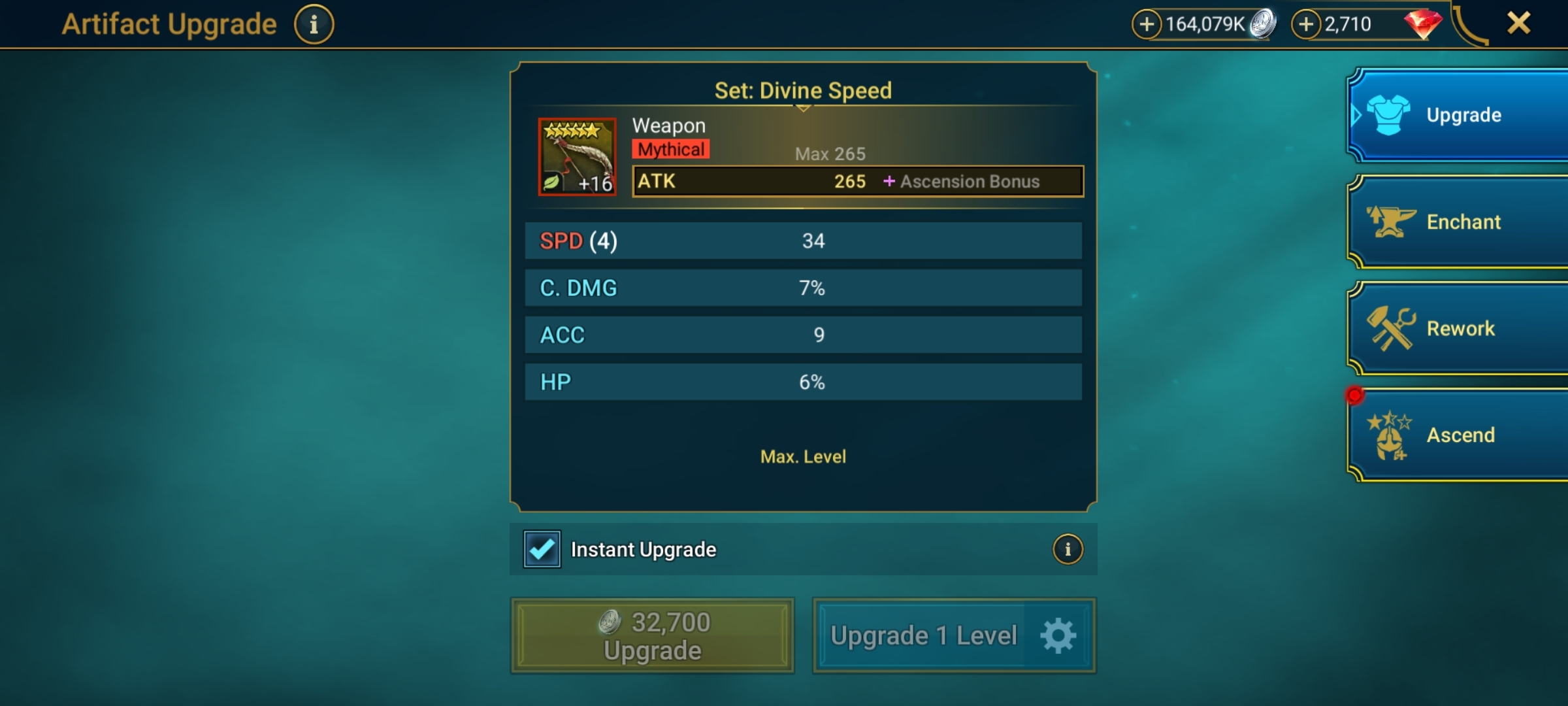Click the Mythical weapon thumbnail
The height and width of the screenshot is (706, 1568).
coord(578,157)
